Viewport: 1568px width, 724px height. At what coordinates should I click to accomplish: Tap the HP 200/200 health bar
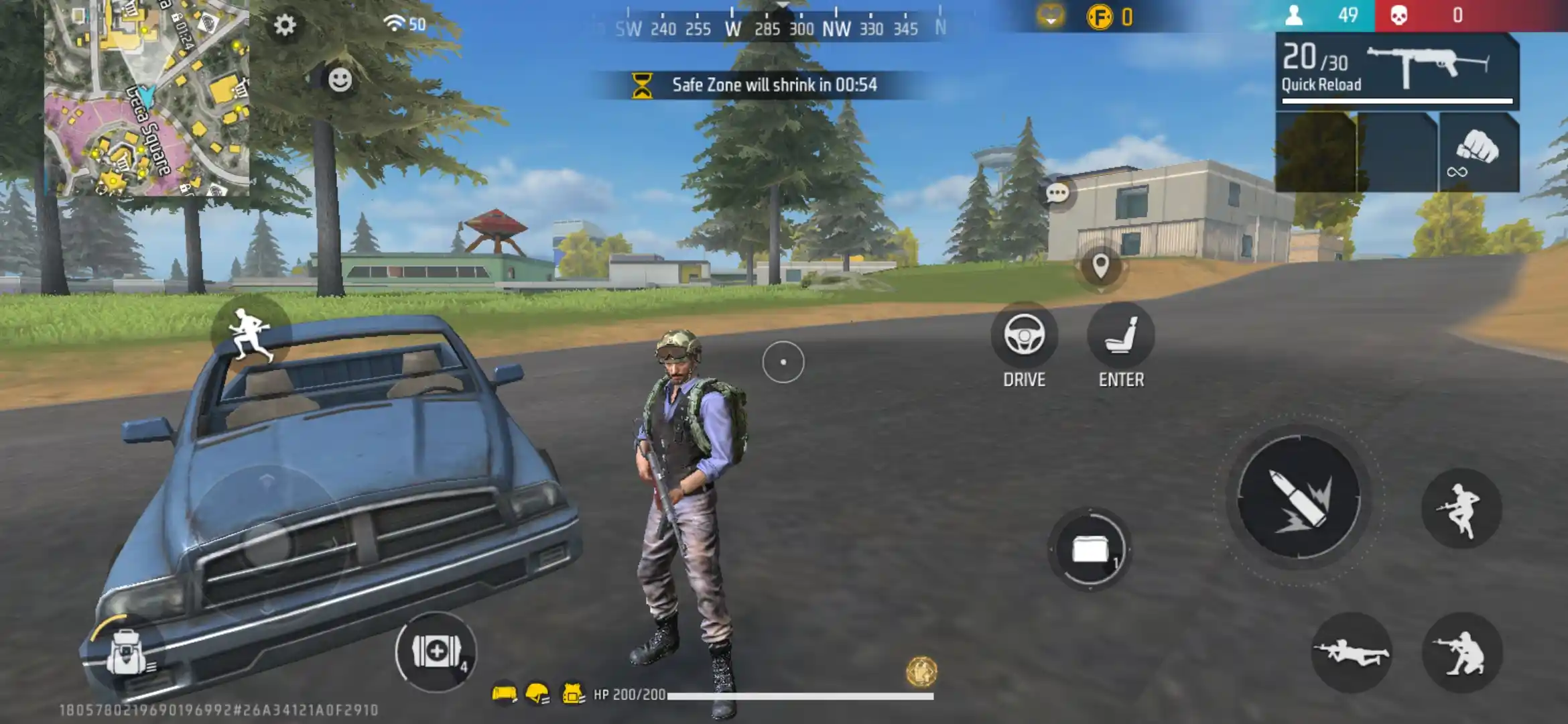pos(737,695)
